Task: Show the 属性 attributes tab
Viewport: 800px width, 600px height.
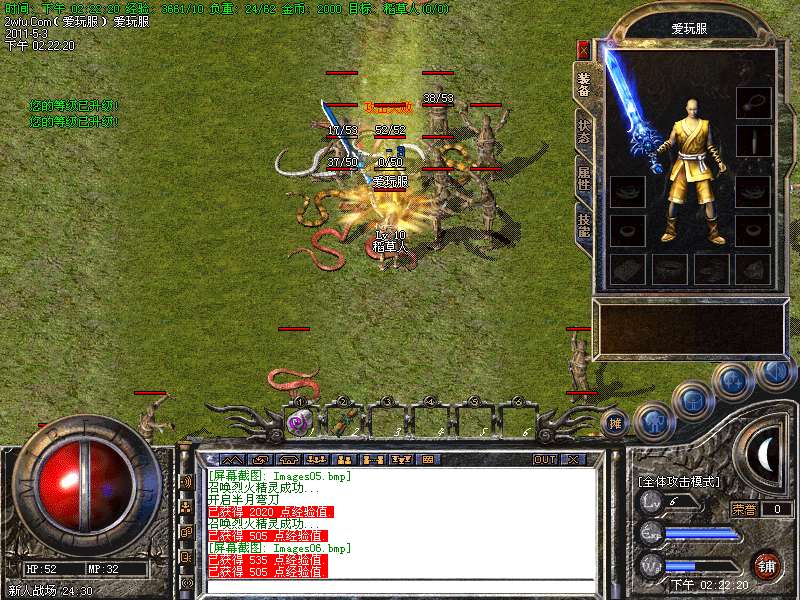Action: coord(584,180)
